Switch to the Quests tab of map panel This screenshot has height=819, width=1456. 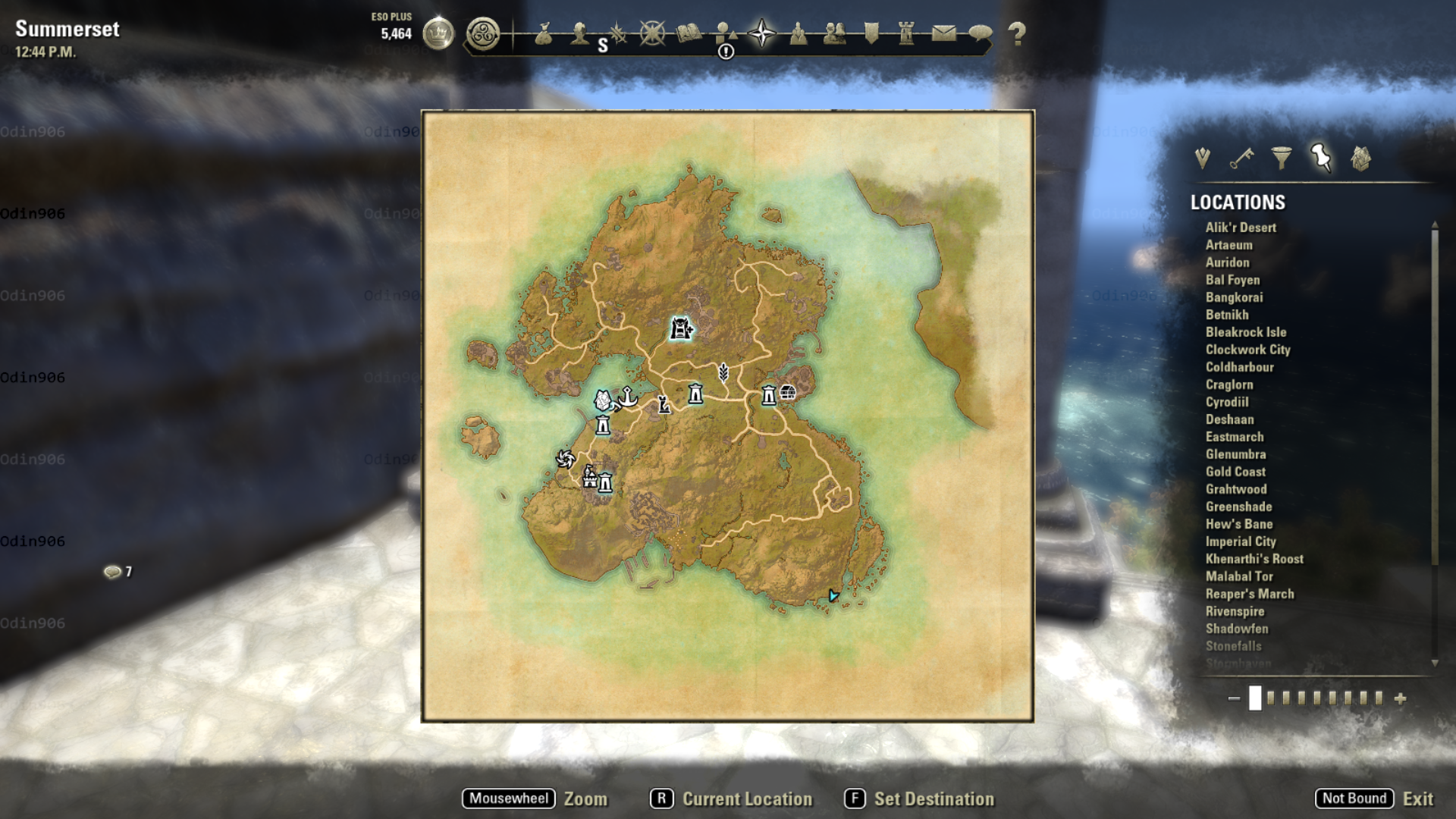pyautogui.click(x=1202, y=158)
